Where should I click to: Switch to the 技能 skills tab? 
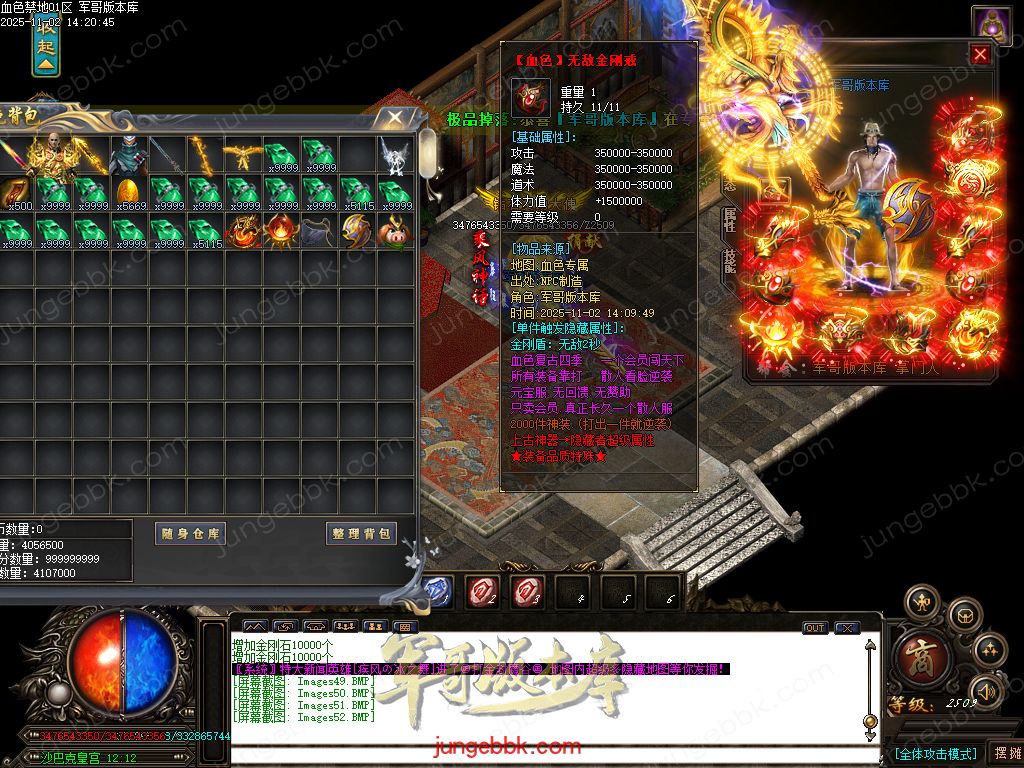point(729,260)
